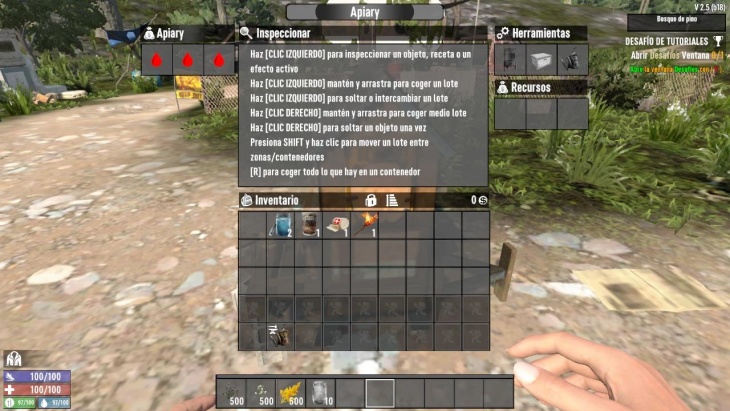Viewport: 730px width, 411px height.
Task: Pick up the canned food item
Action: pyautogui.click(x=310, y=225)
